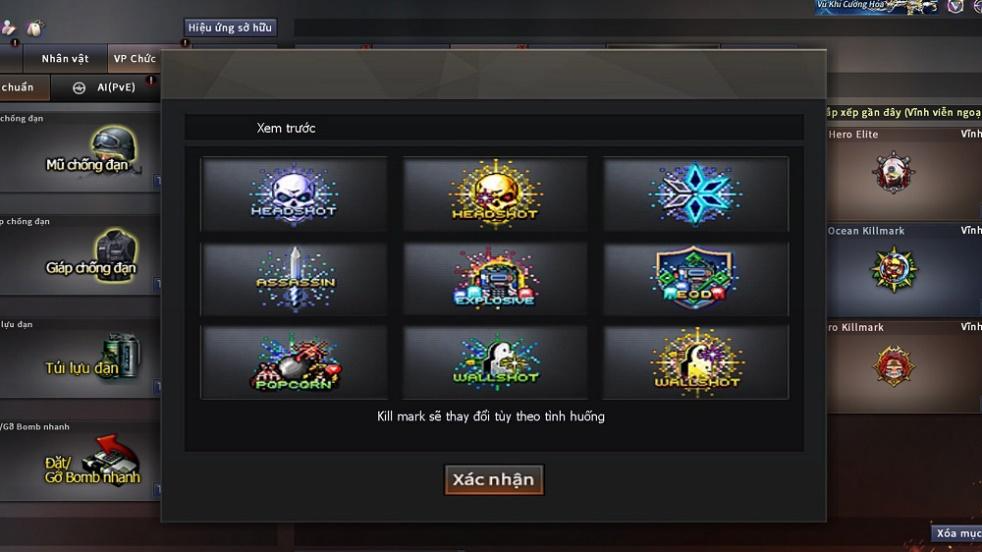Switch to the VP Chức tab
The width and height of the screenshot is (982, 552).
[x=134, y=59]
